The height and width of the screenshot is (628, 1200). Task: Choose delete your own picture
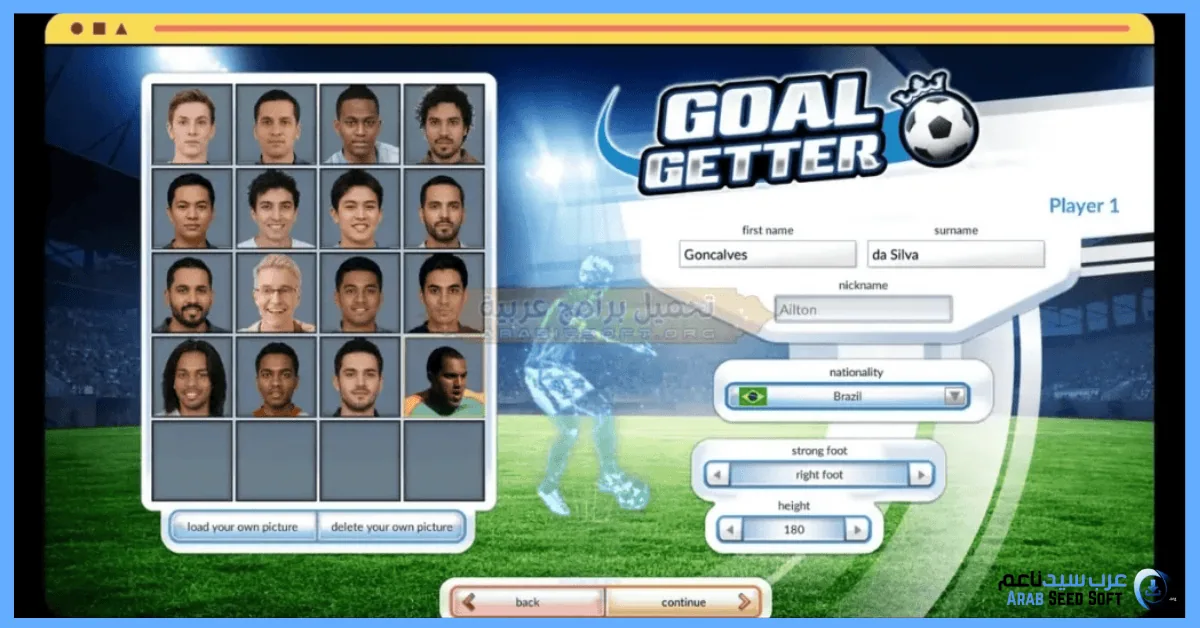(392, 527)
